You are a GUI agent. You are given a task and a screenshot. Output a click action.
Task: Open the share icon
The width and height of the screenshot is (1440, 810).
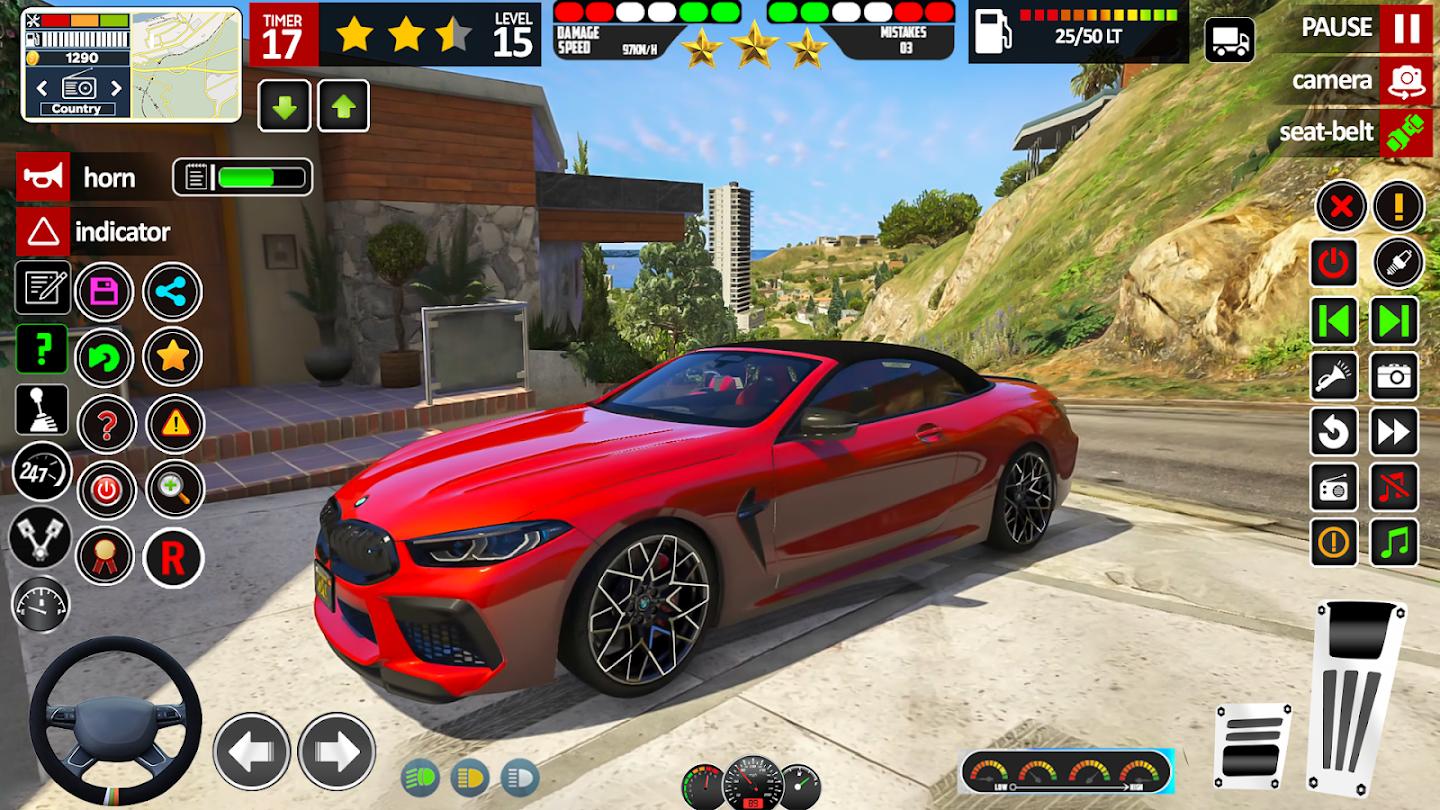pyautogui.click(x=173, y=292)
